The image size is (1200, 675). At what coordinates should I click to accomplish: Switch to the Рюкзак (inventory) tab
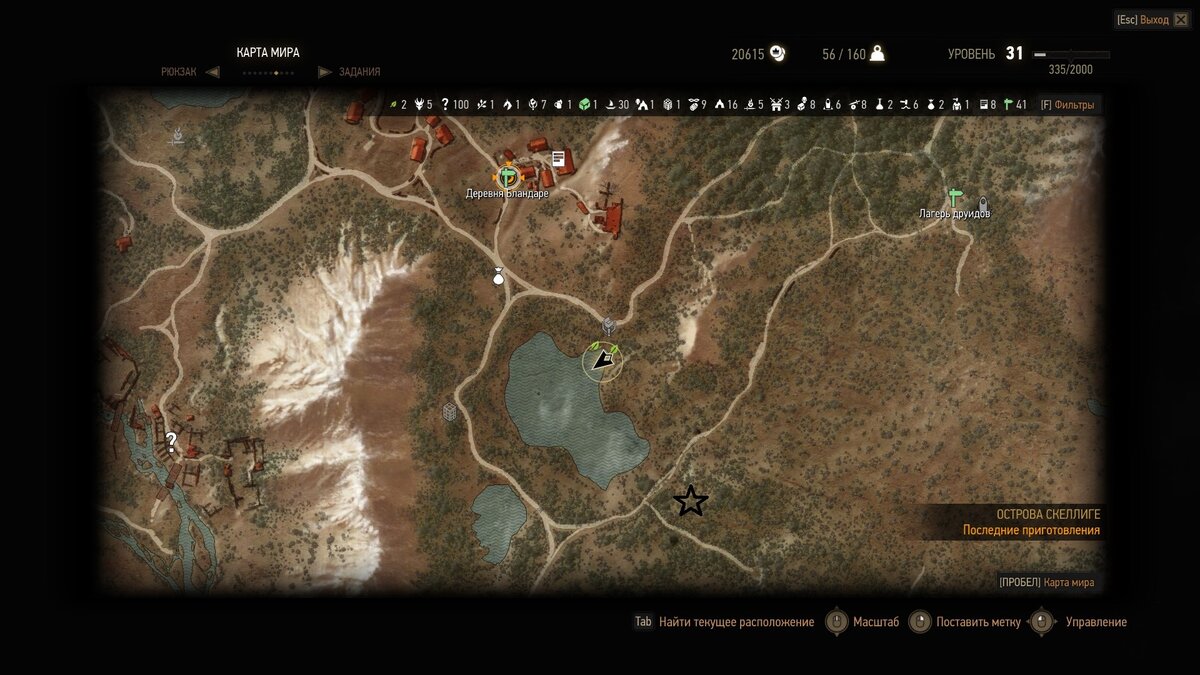pos(182,72)
